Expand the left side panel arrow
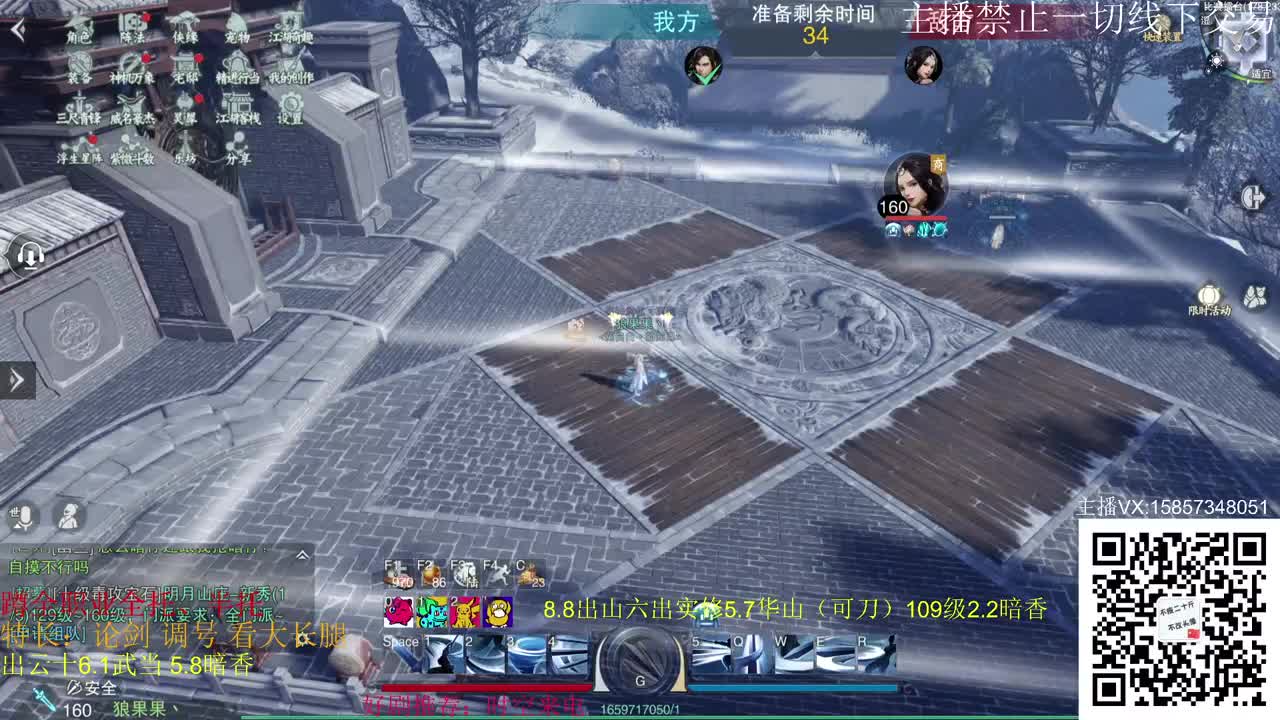The image size is (1280, 720). [17, 380]
